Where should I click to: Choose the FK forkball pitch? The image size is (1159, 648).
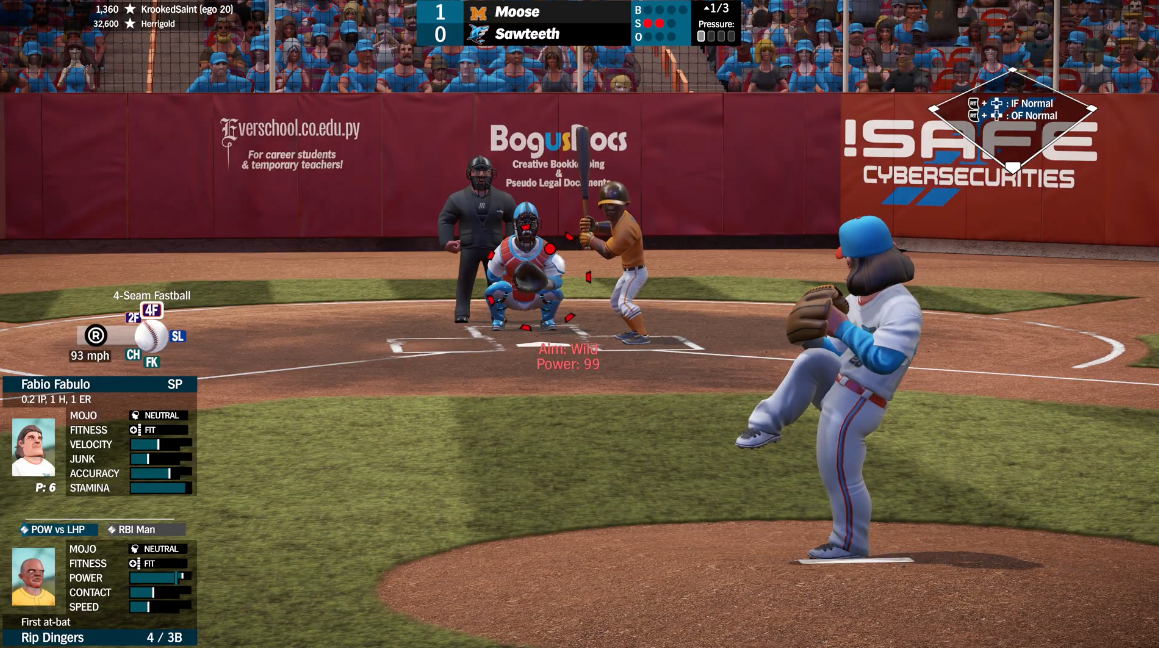point(152,362)
